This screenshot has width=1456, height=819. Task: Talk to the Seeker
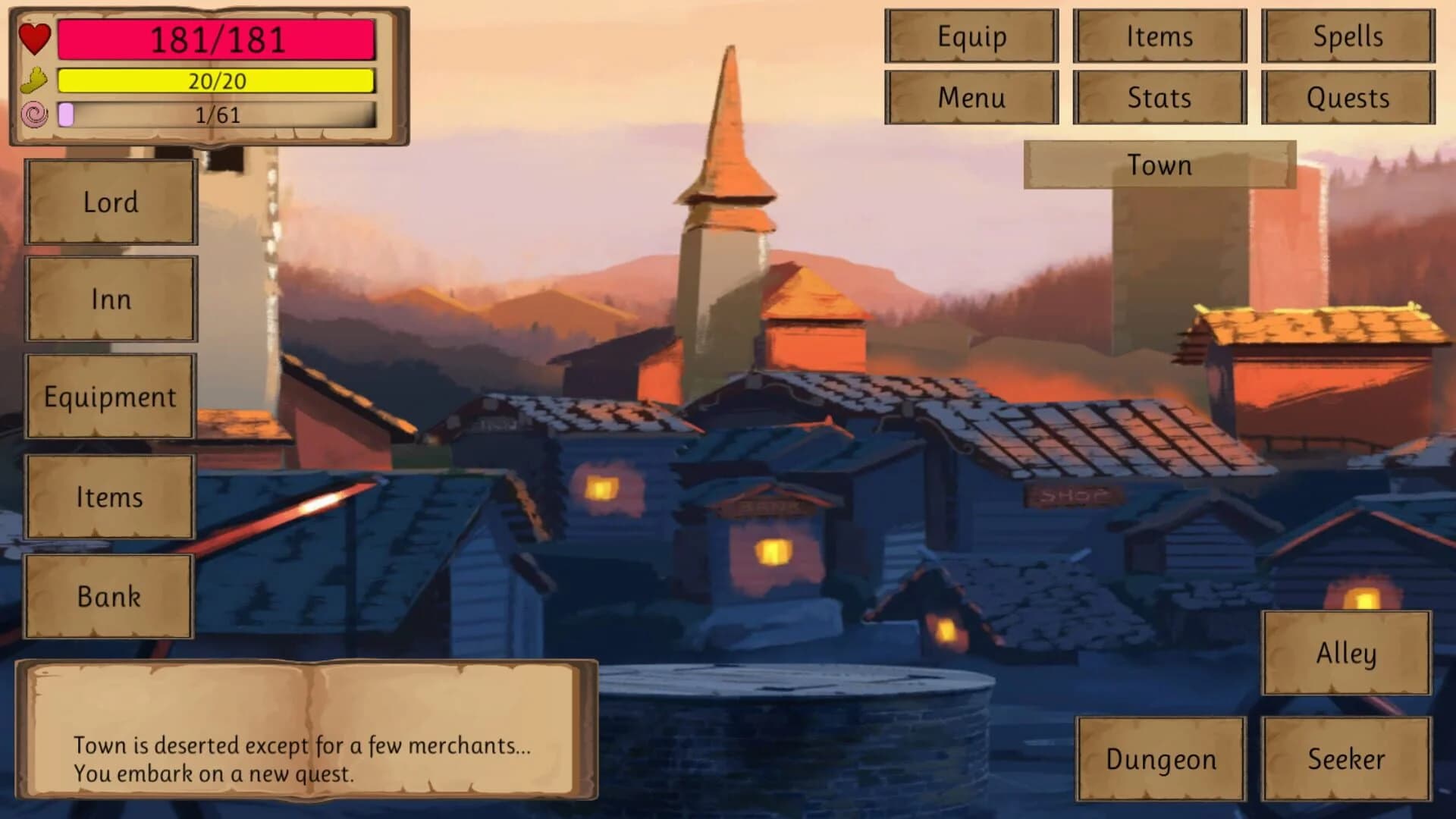click(1347, 758)
